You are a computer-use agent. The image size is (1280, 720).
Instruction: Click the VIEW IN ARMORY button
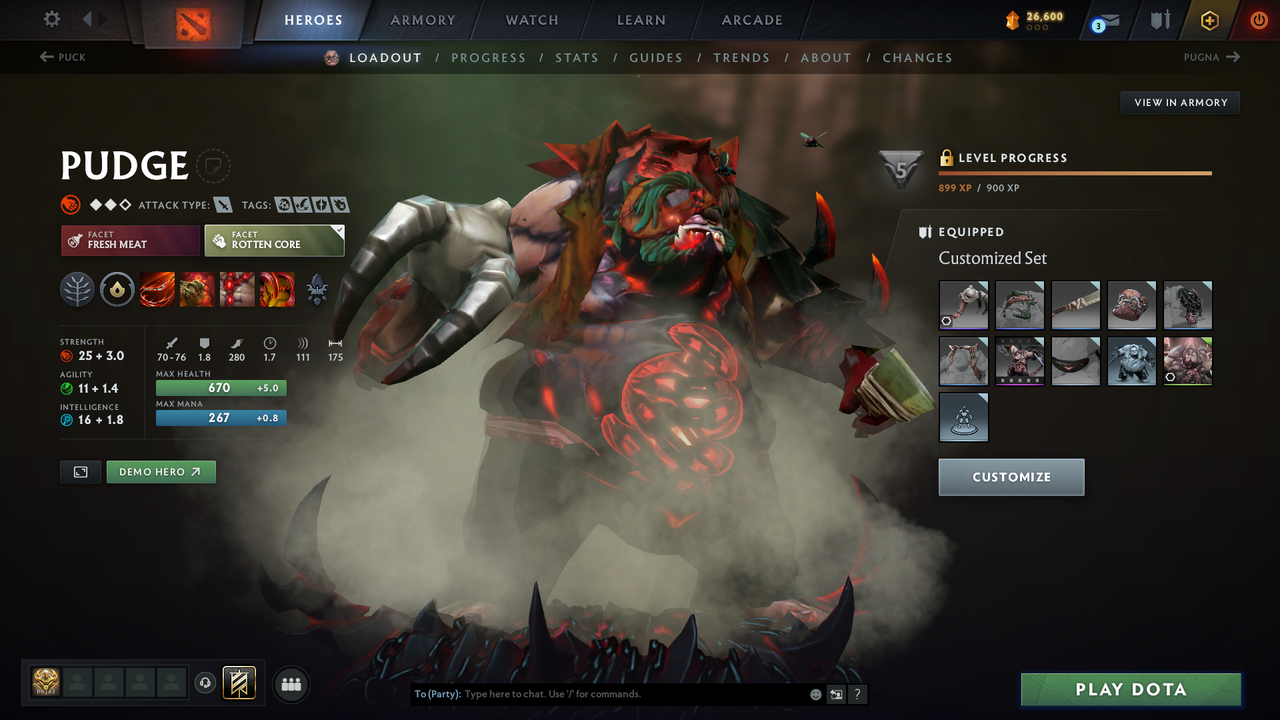1179,102
